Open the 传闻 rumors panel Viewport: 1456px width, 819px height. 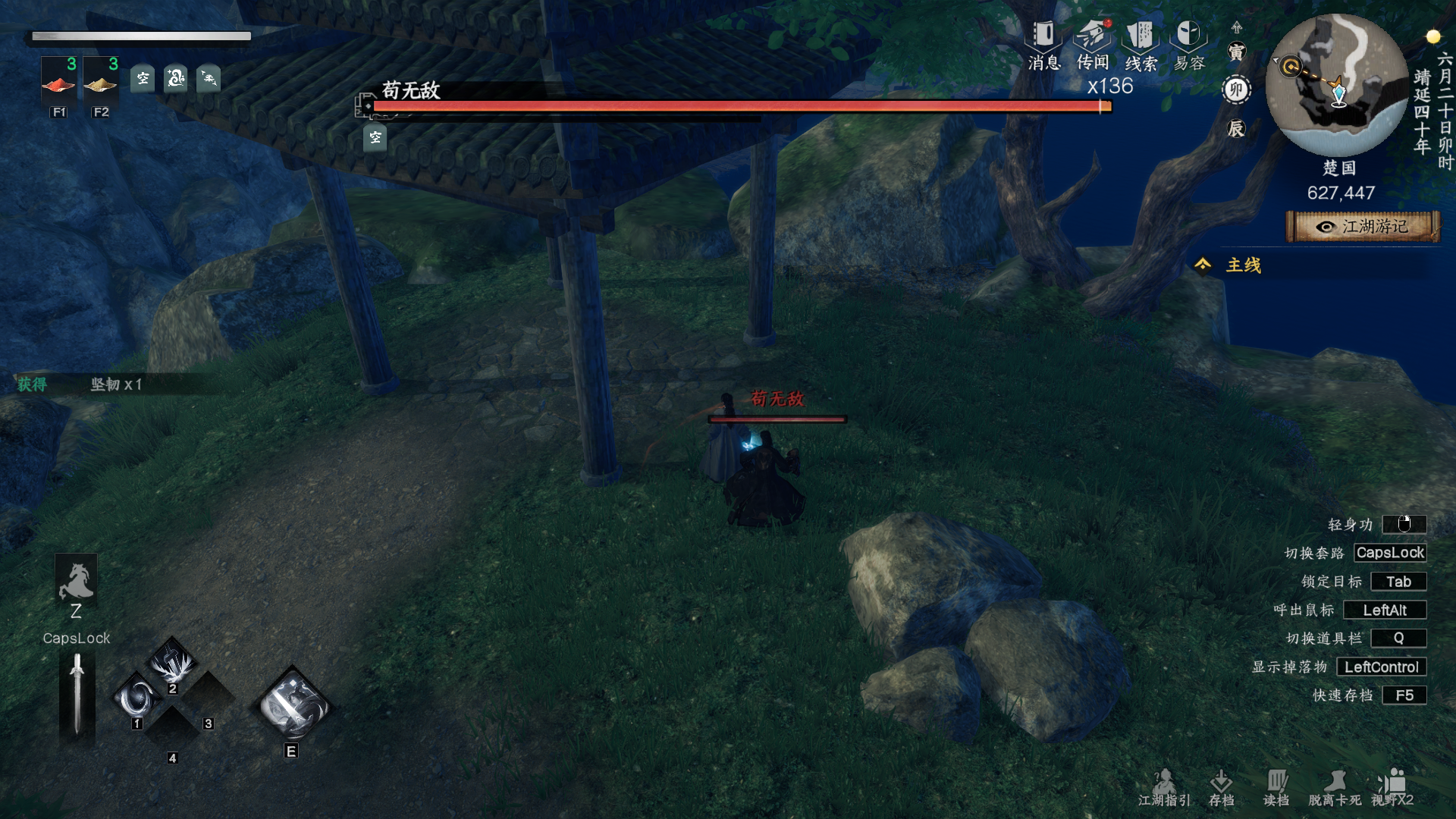tap(1093, 45)
